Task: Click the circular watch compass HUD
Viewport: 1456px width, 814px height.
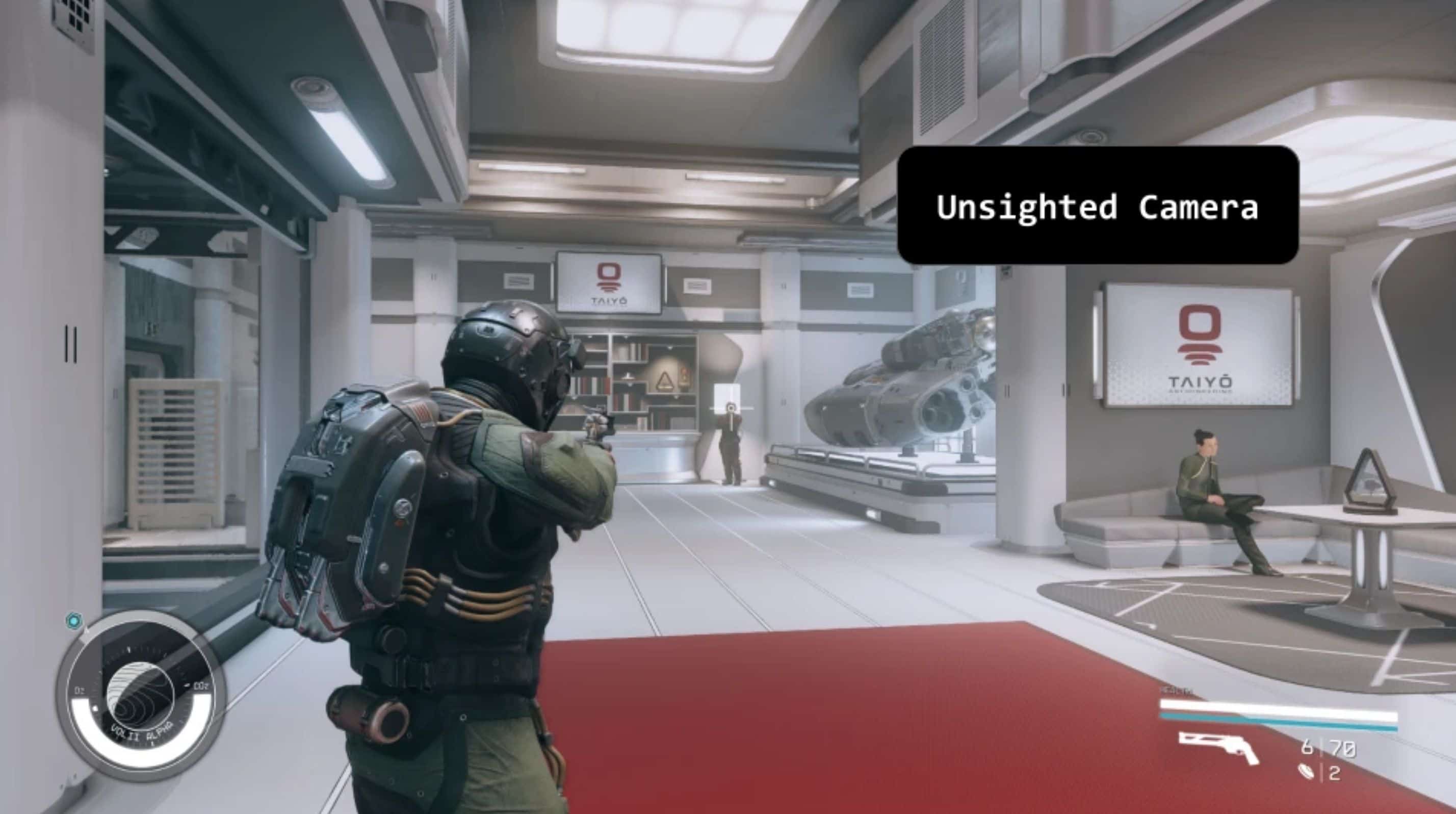Action: [141, 695]
